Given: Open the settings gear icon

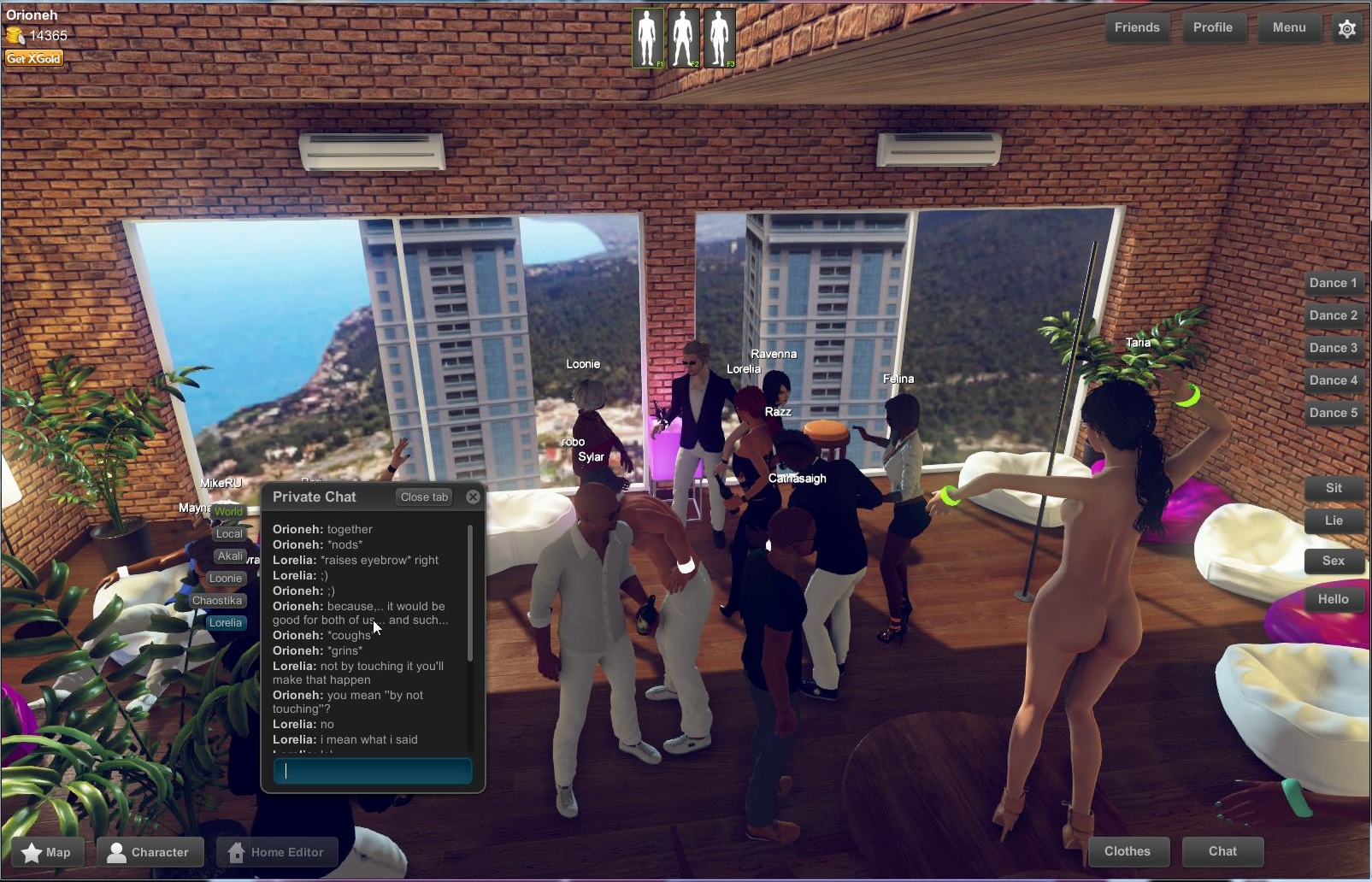Looking at the screenshot, I should coord(1347,28).
